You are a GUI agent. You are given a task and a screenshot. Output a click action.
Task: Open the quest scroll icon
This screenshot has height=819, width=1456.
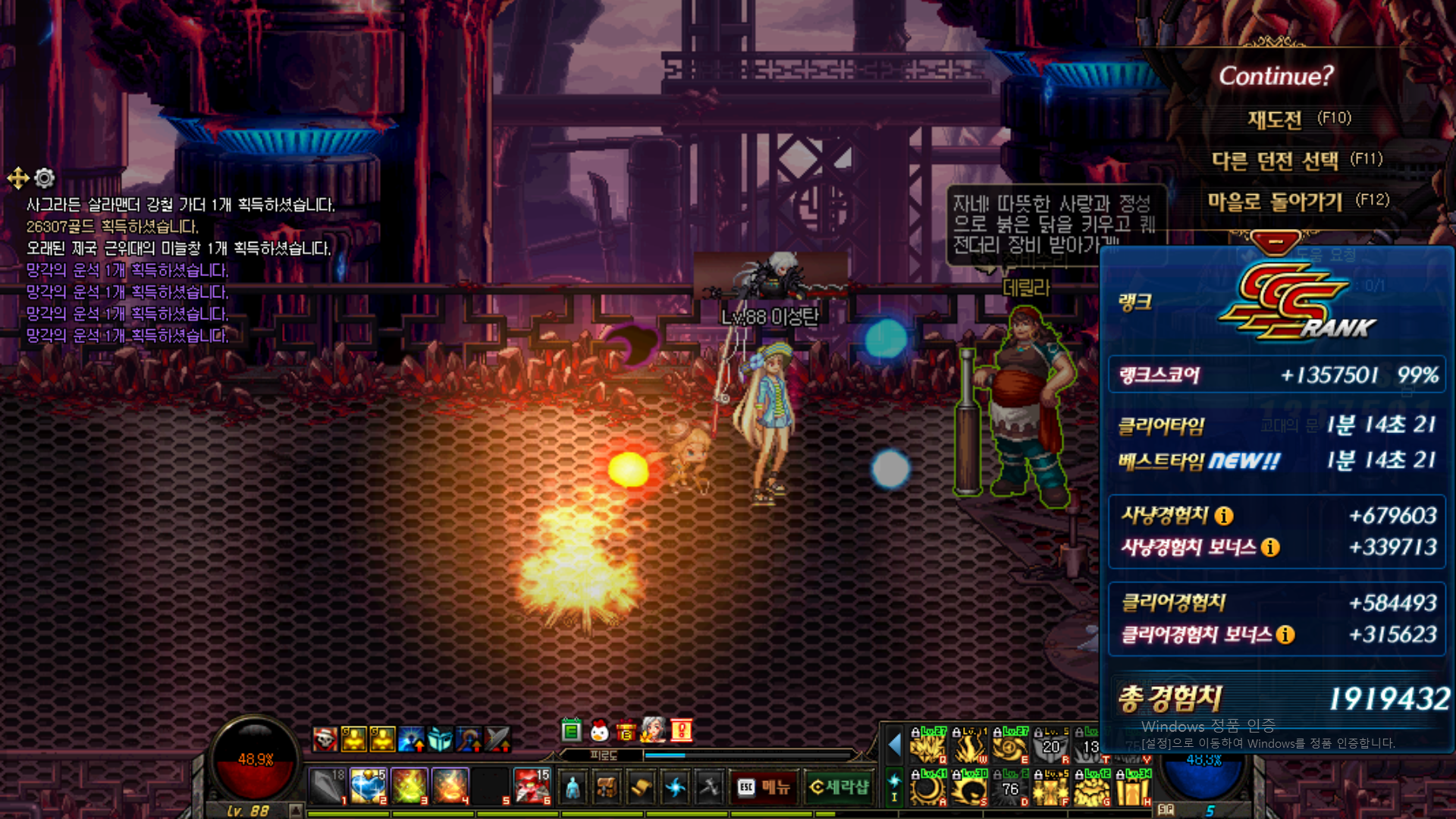(x=641, y=788)
